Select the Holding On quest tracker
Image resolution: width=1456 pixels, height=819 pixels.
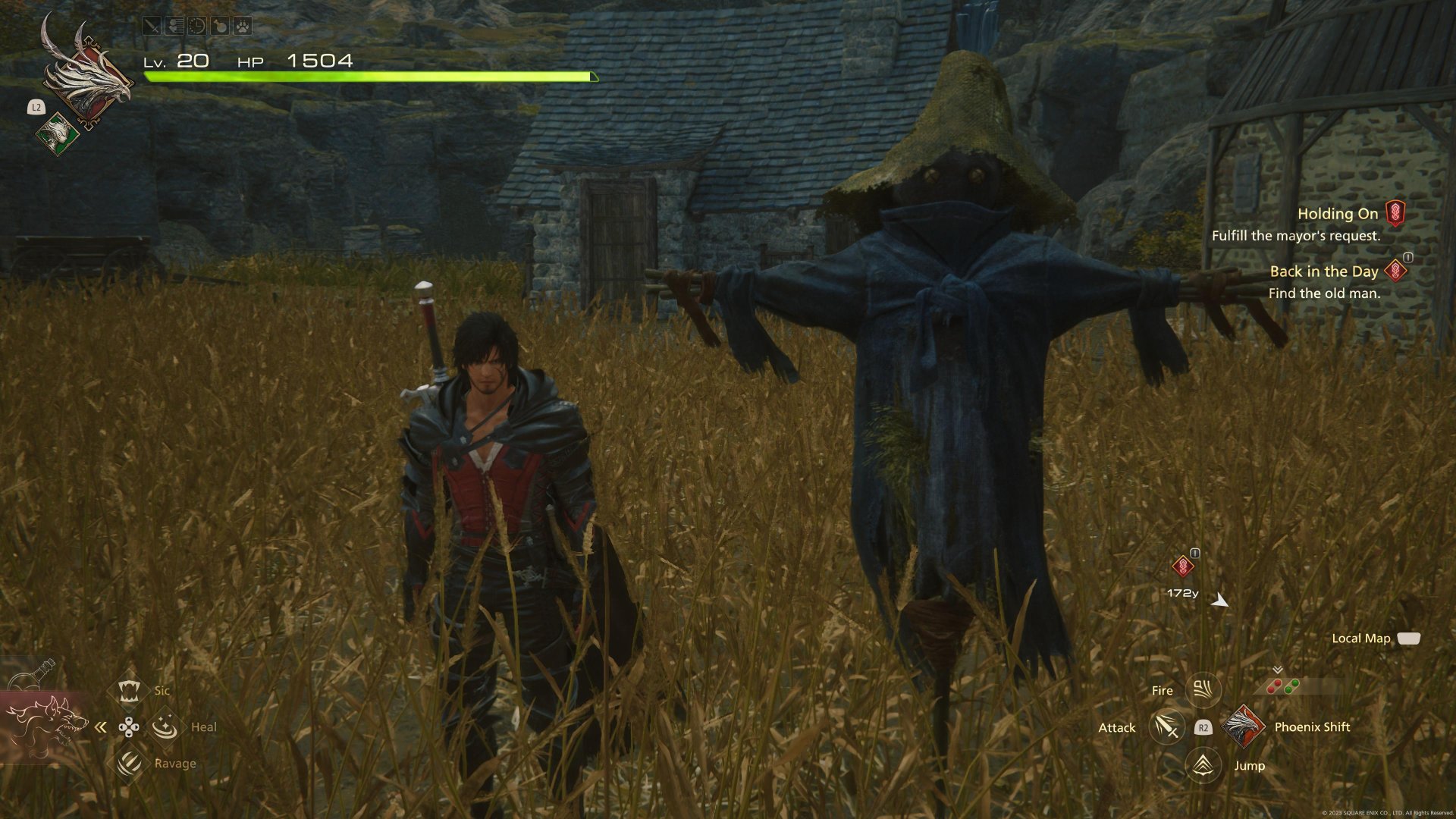pos(1338,215)
